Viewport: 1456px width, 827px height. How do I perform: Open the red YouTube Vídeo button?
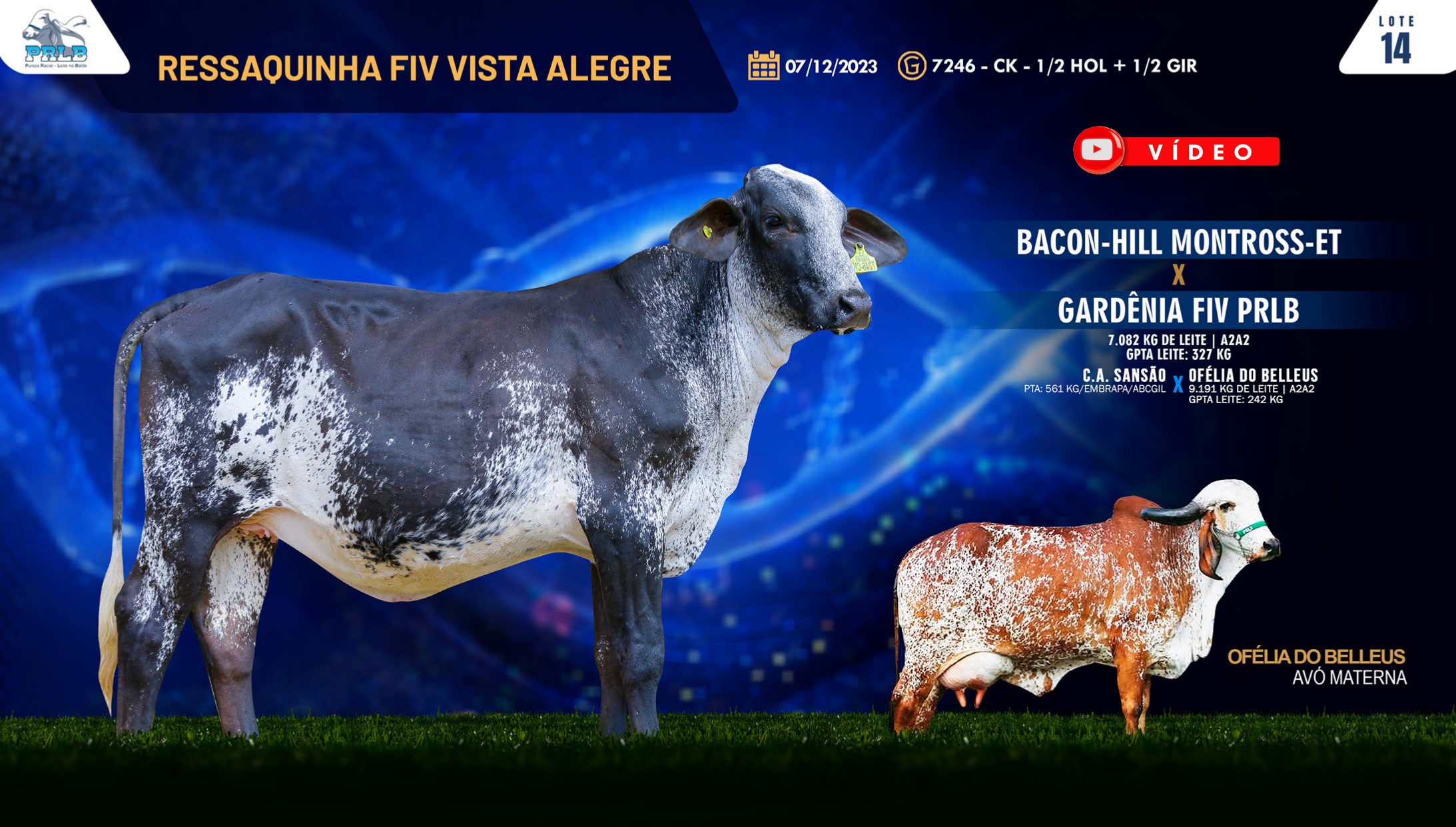pos(1176,151)
